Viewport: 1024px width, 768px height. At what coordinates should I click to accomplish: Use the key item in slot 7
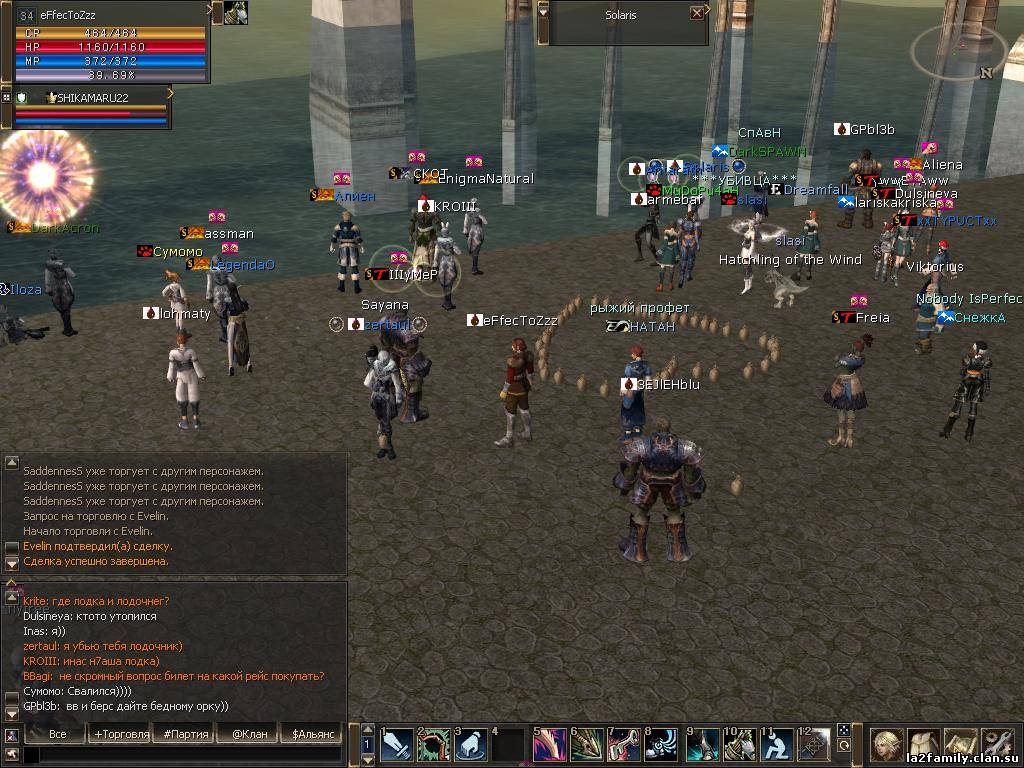pos(626,745)
